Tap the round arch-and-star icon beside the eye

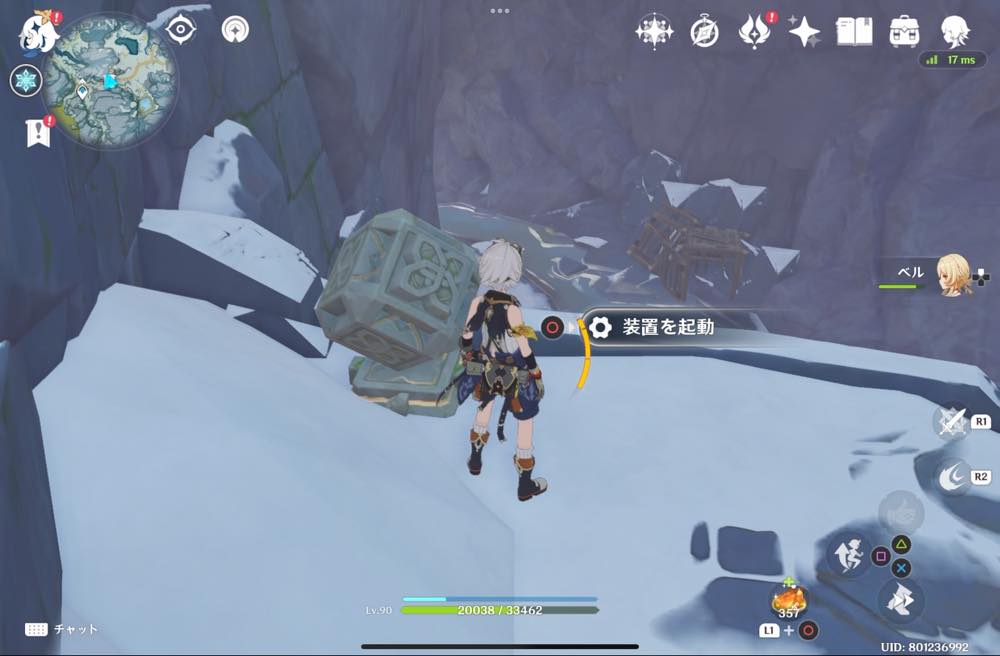(236, 30)
